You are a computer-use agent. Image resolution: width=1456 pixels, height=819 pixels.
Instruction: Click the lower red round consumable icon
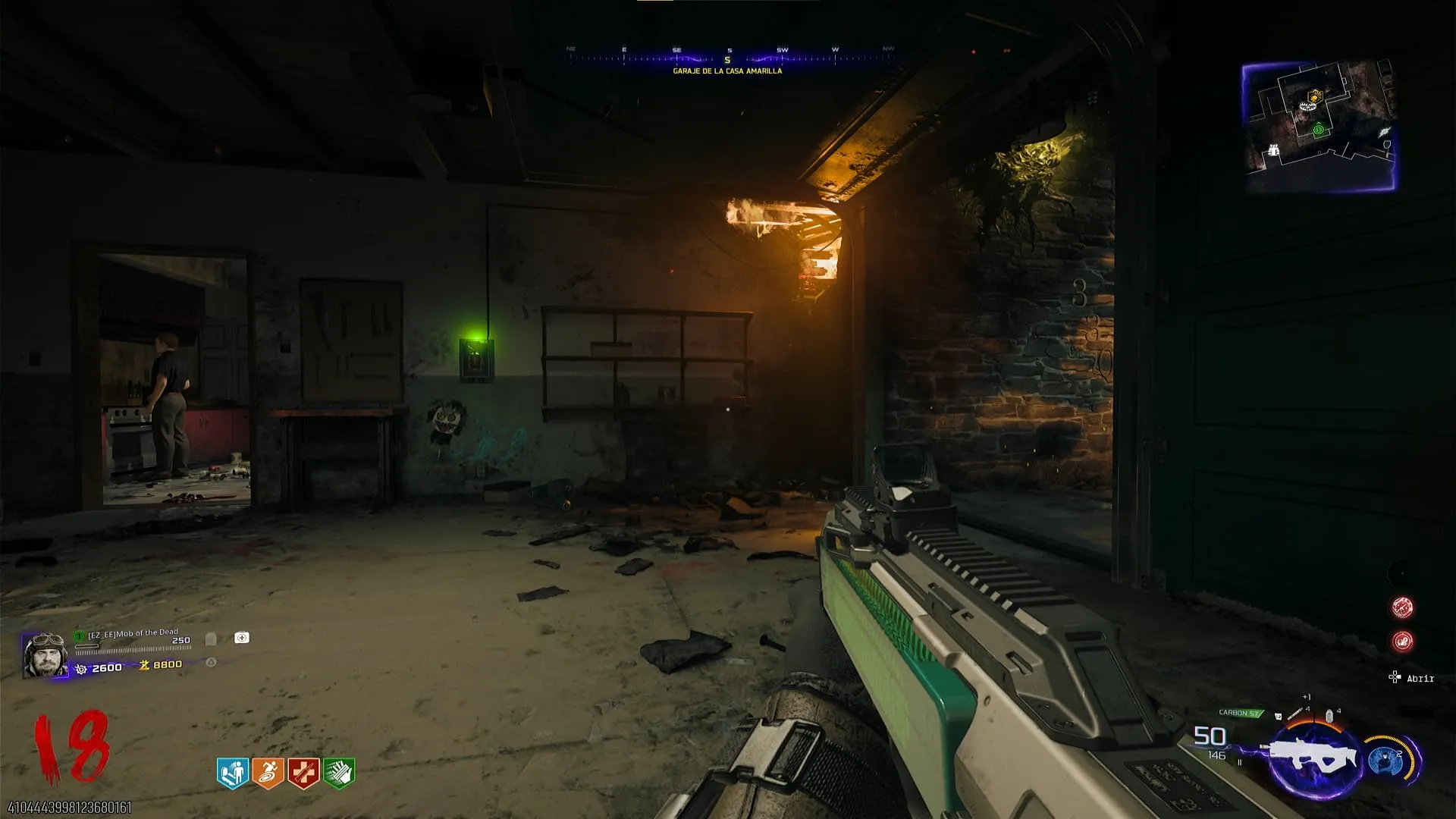[1402, 642]
